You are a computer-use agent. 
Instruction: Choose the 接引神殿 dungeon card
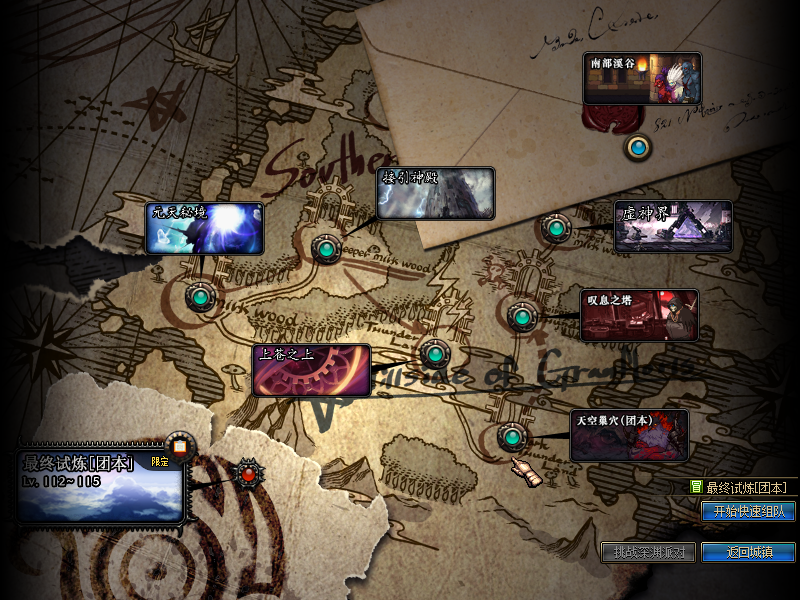tap(436, 193)
